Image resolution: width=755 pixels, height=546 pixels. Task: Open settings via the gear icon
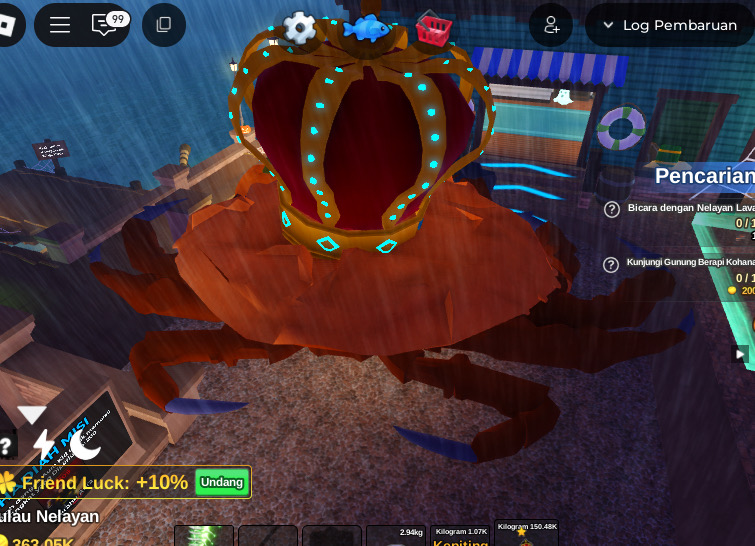(299, 28)
